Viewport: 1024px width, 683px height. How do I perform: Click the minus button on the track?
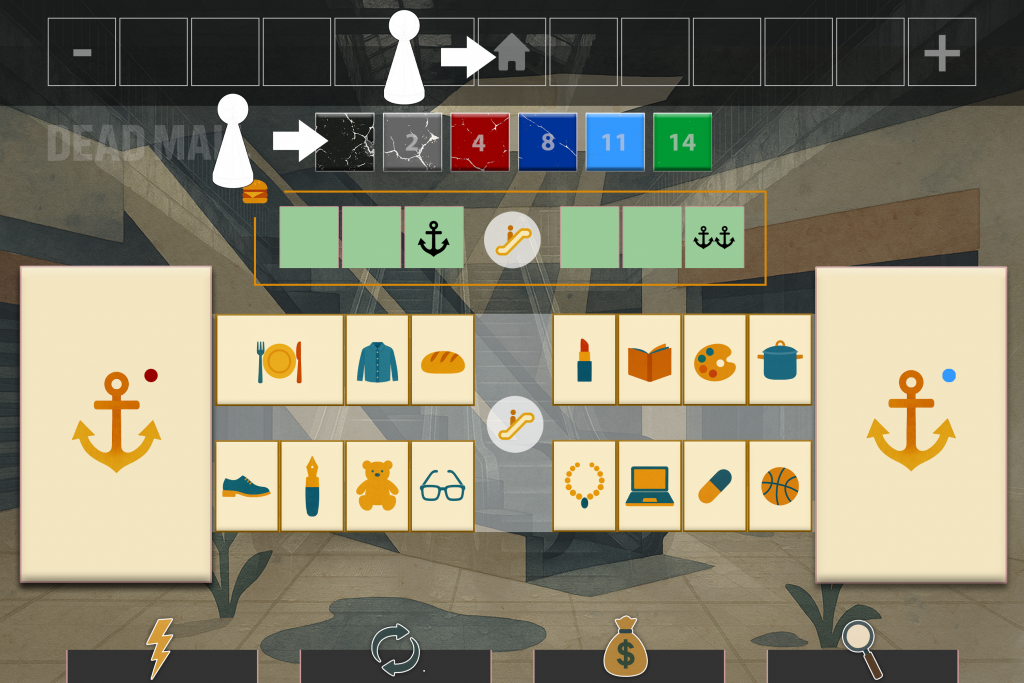(x=82, y=52)
